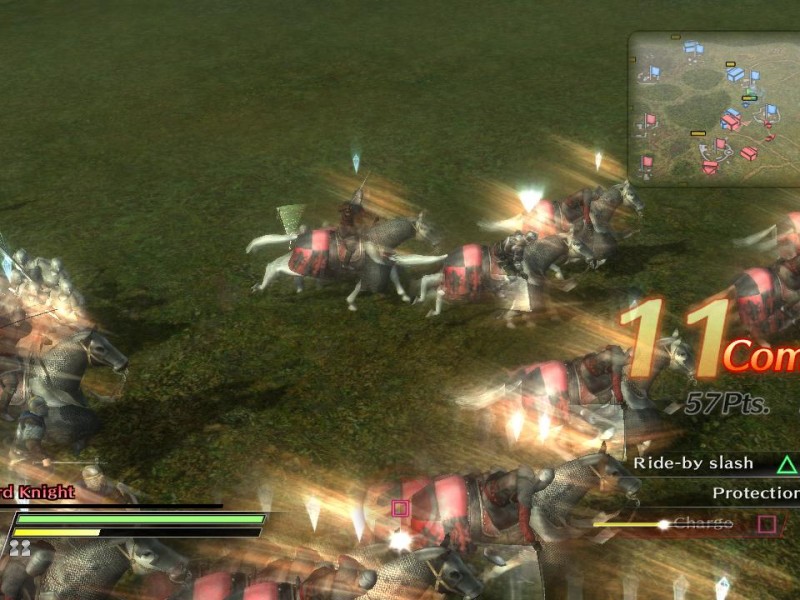Activate the Ride-by slash ability
The width and height of the screenshot is (800, 600).
pyautogui.click(x=714, y=464)
